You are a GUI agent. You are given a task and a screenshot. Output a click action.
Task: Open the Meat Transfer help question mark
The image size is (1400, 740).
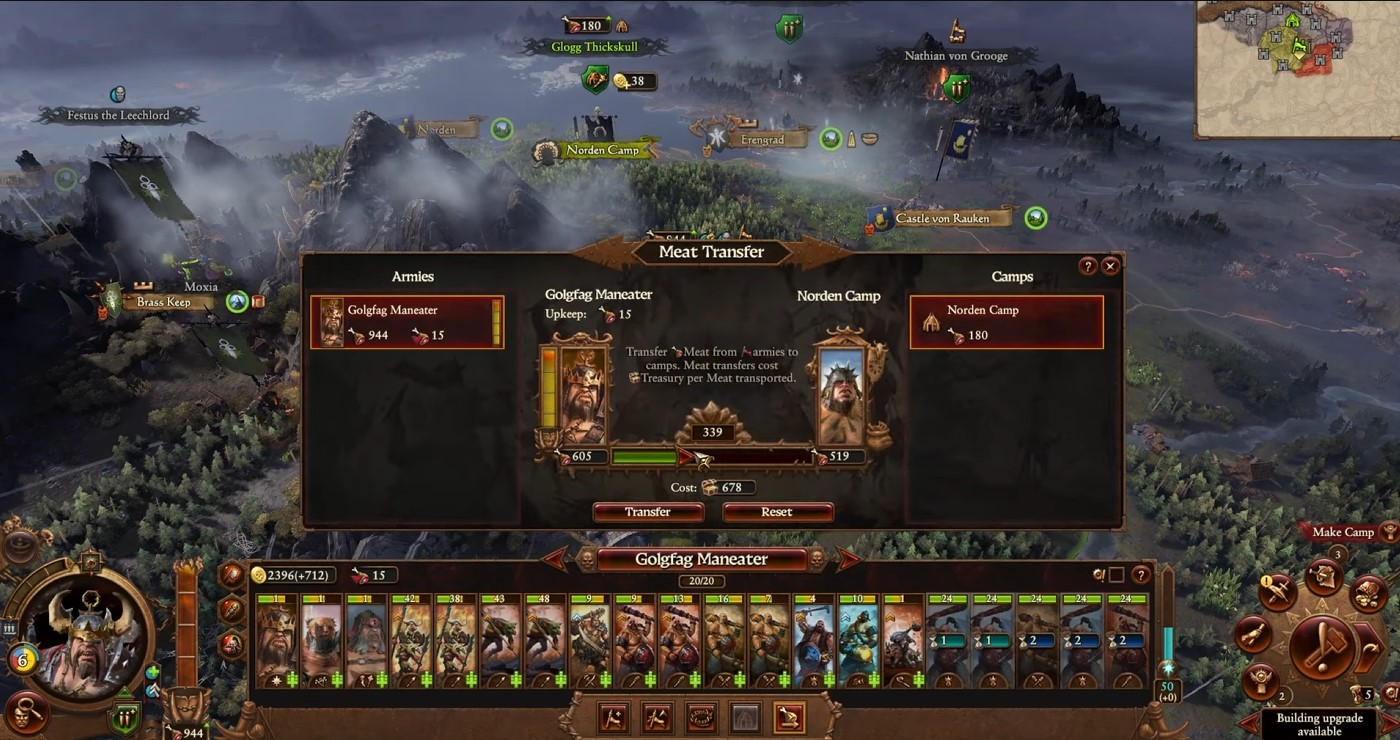pos(1089,265)
